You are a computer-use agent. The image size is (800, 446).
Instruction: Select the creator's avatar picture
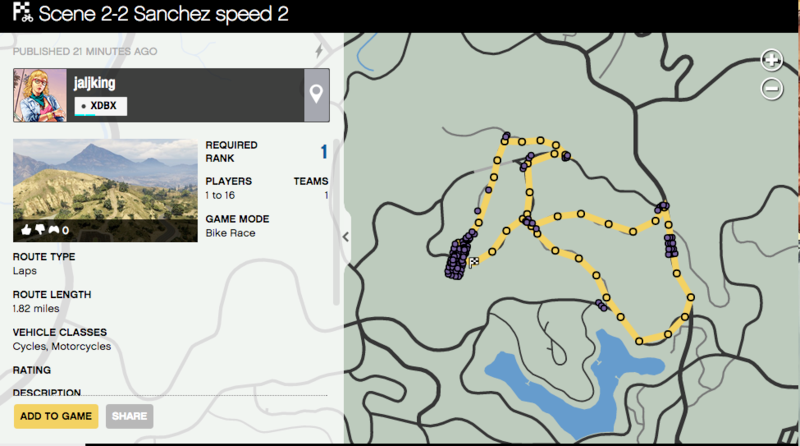click(x=39, y=95)
